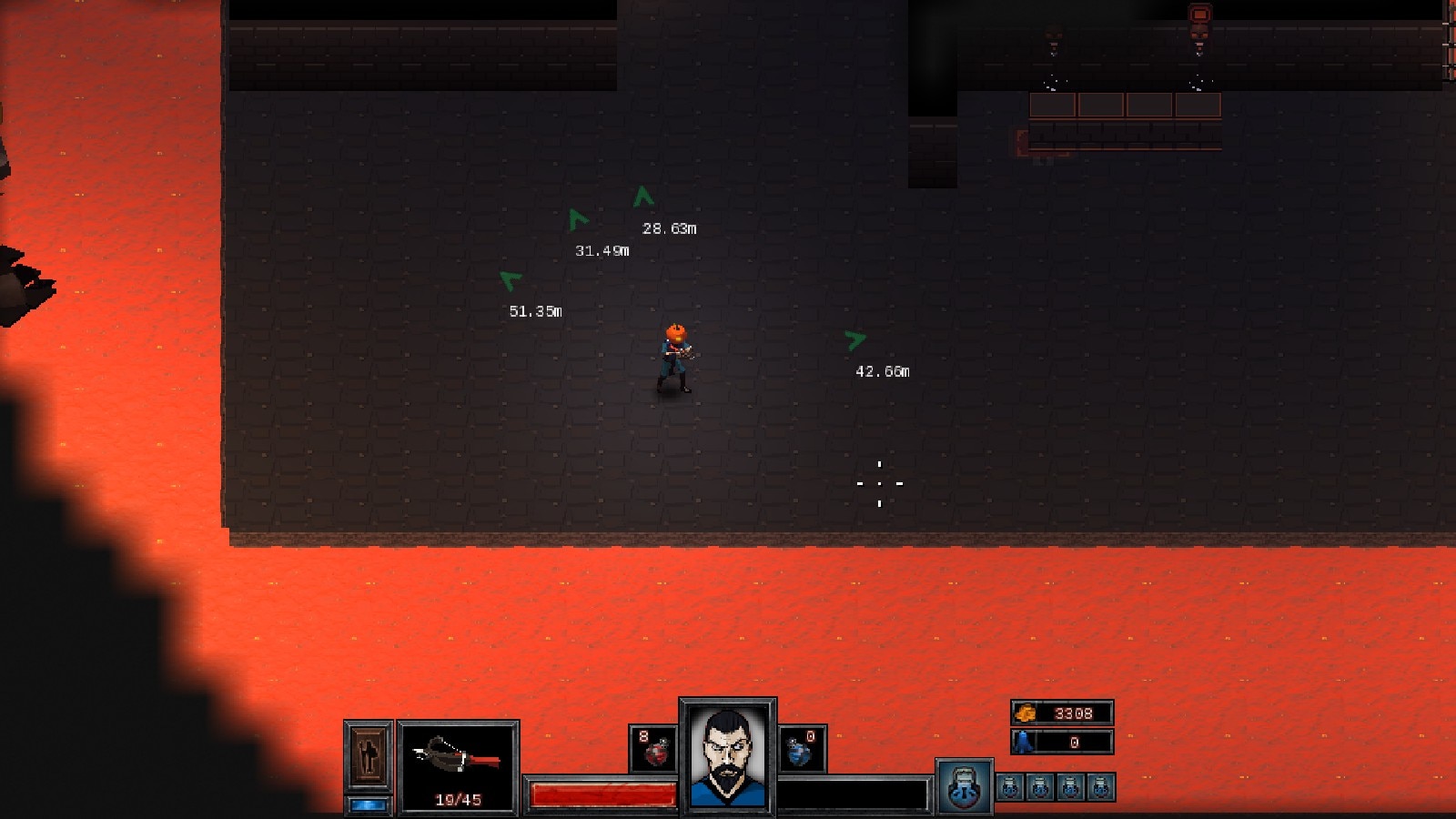This screenshot has height=819, width=1456.
Task: Activate the large padlock ability icon
Action: [964, 787]
